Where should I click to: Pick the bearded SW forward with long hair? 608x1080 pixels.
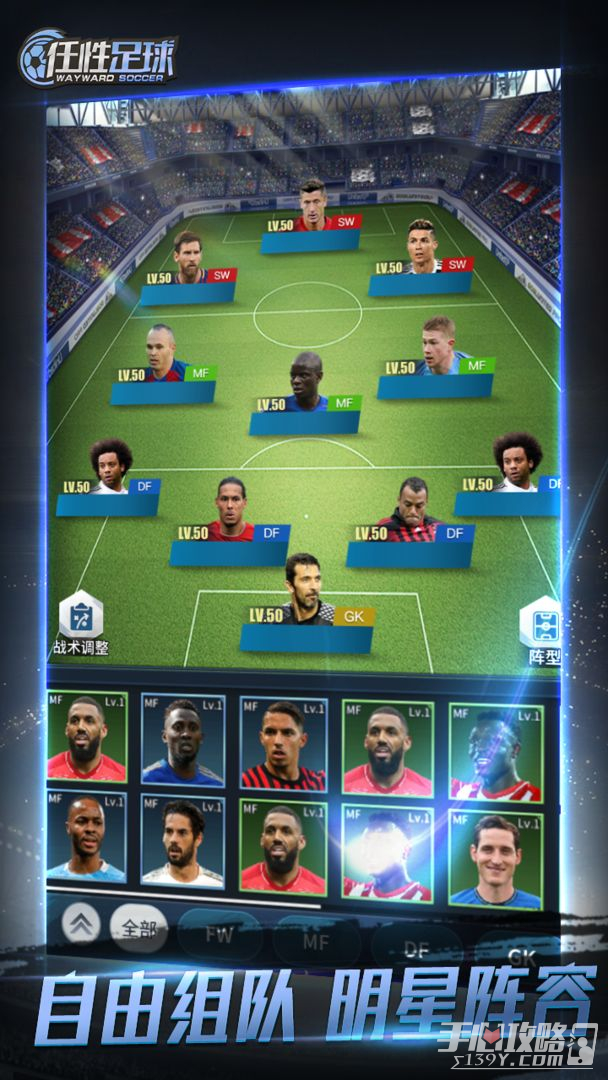(x=188, y=260)
